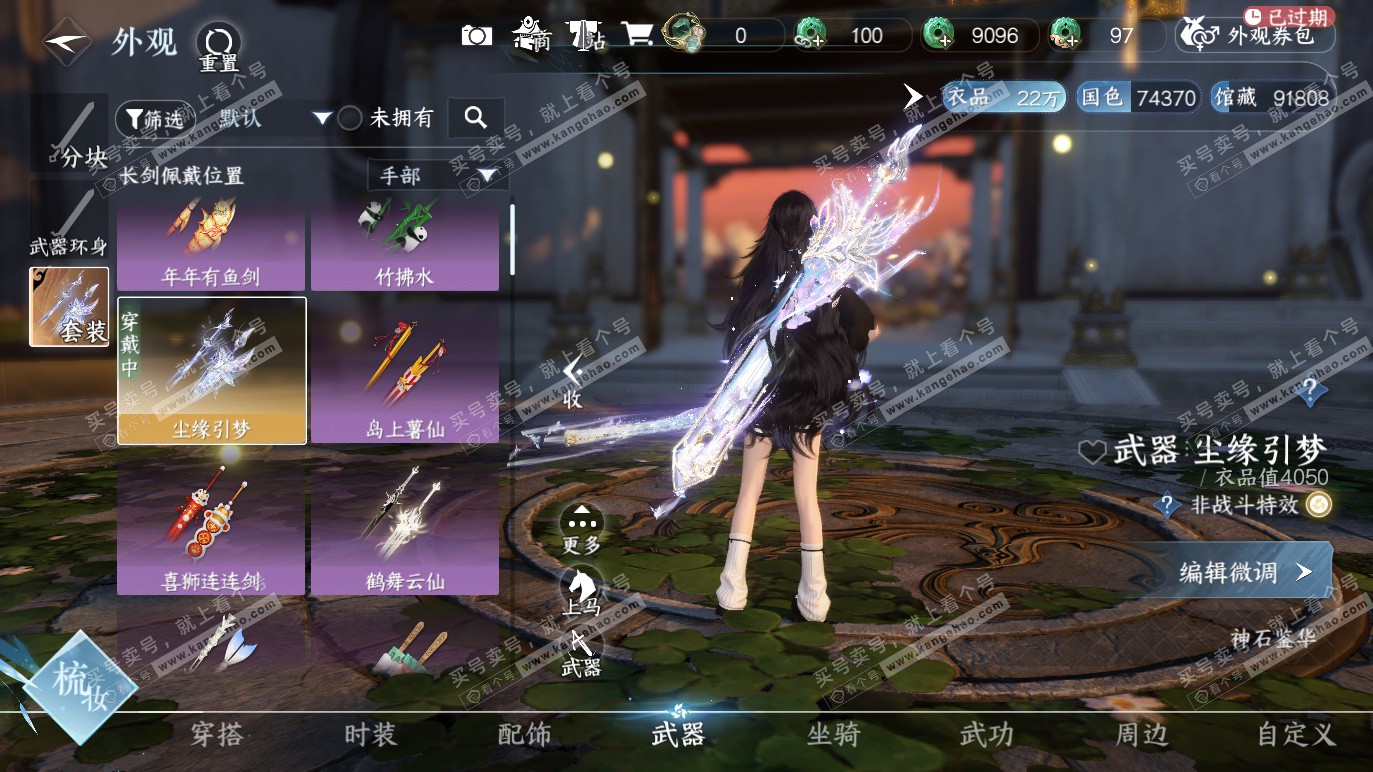
Task: Switch to the 套装 set category
Action: [69, 306]
